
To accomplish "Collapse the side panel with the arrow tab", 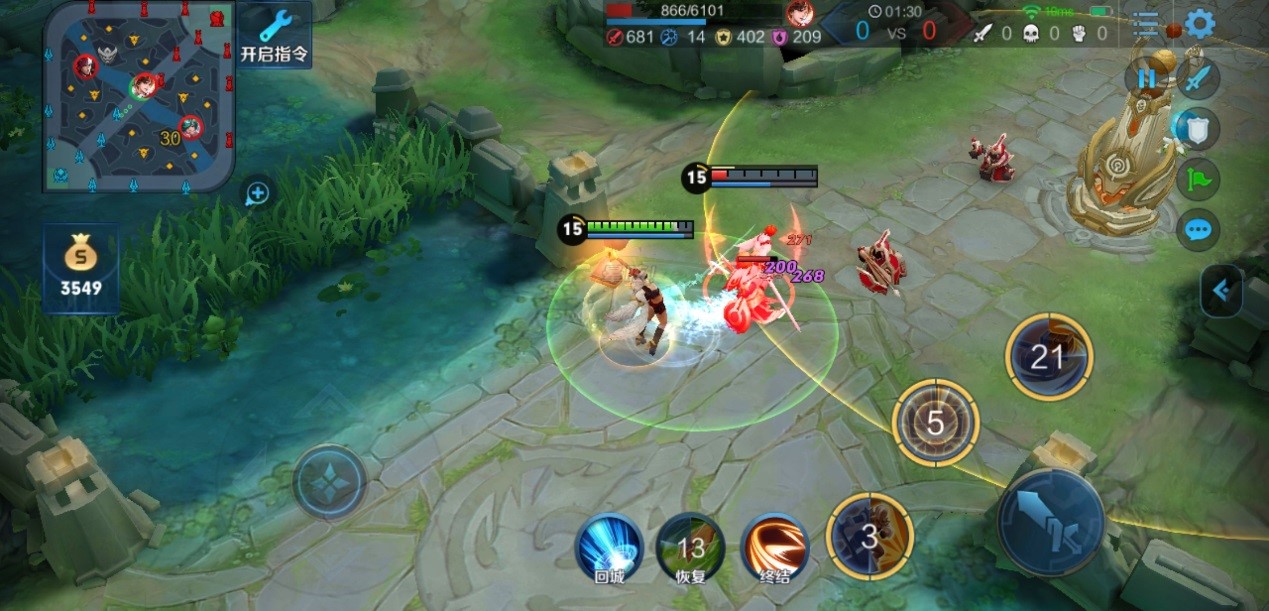I will [x=1222, y=291].
